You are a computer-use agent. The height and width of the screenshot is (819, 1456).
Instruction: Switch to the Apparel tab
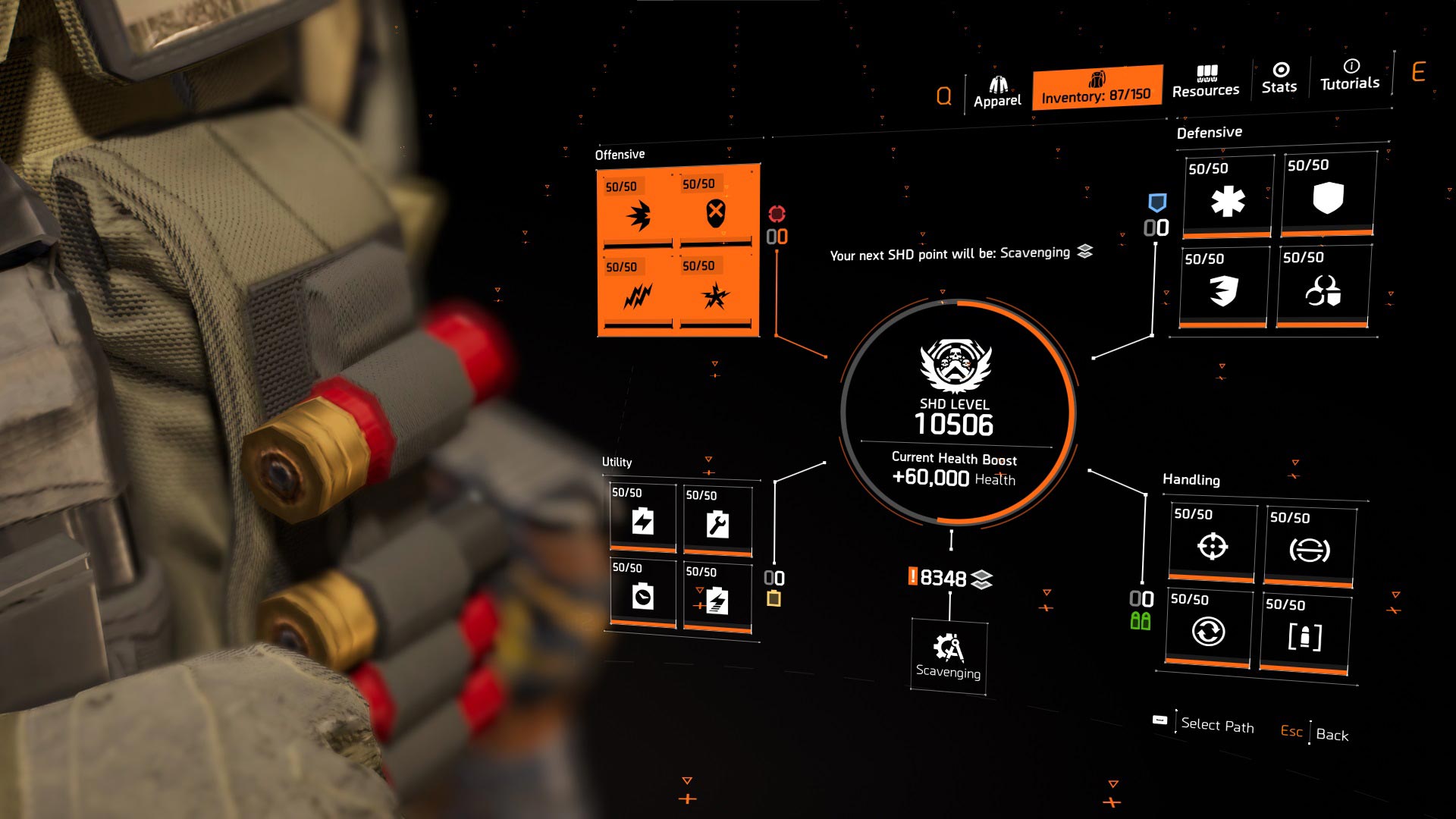tap(997, 93)
